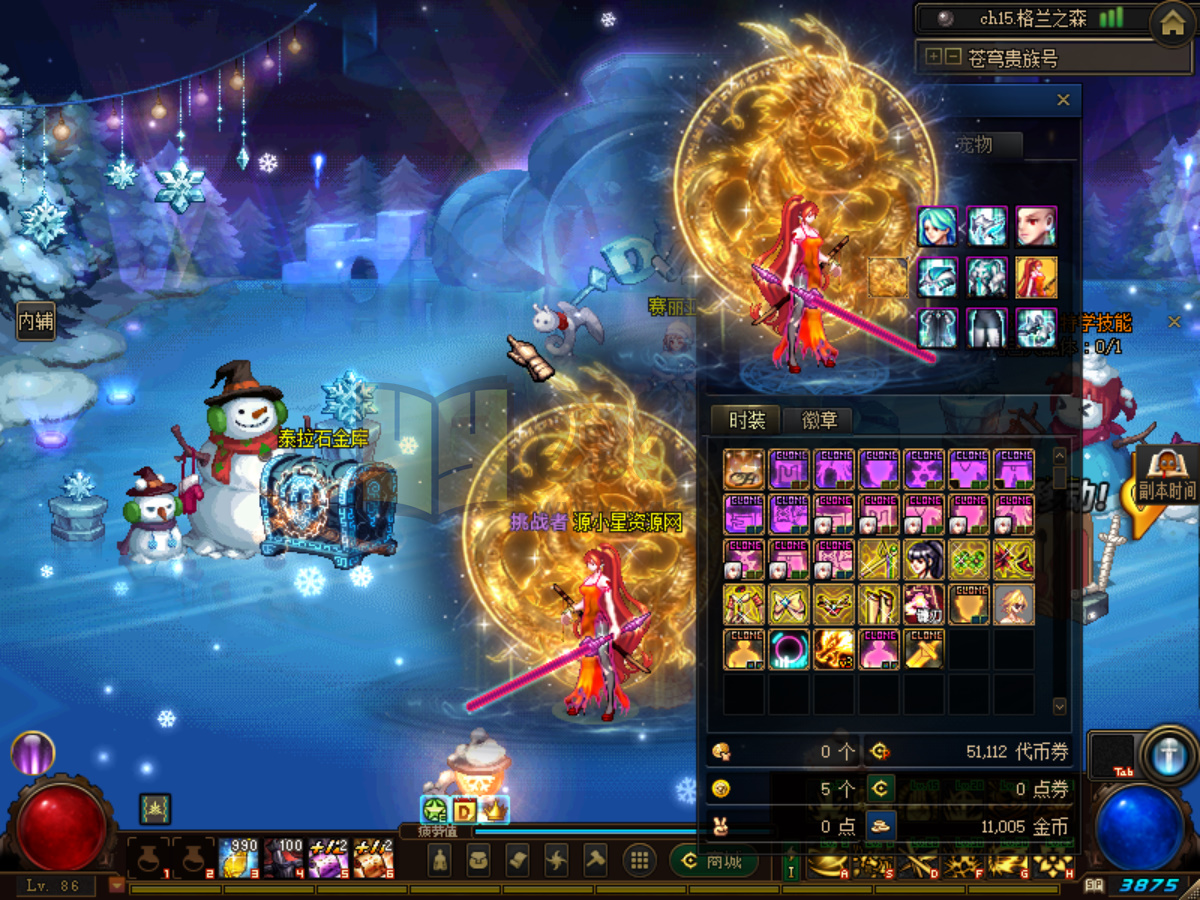Select the golden dragon aura item
The image size is (1200, 900).
(834, 649)
